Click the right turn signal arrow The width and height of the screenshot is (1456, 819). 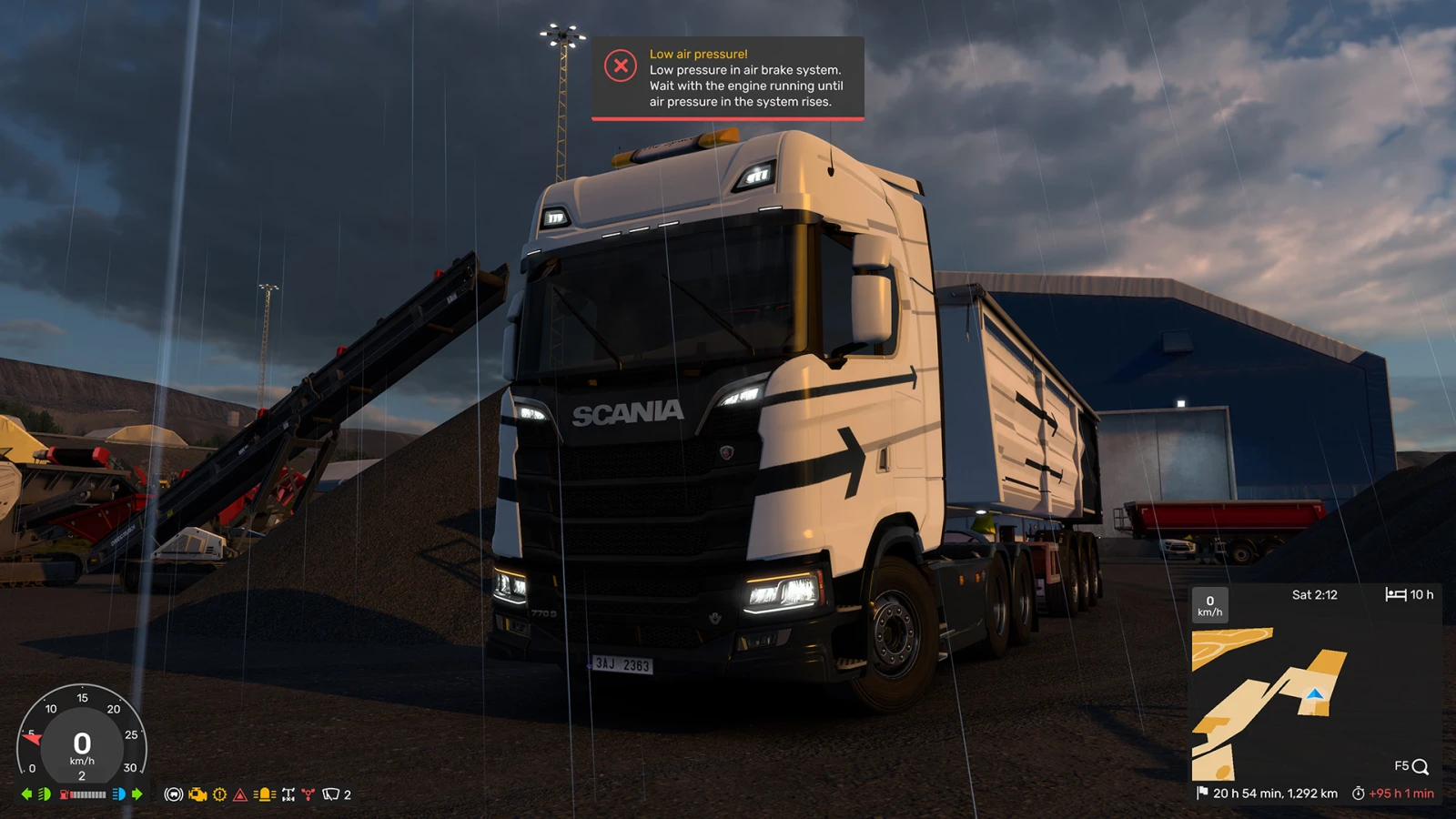[x=137, y=794]
